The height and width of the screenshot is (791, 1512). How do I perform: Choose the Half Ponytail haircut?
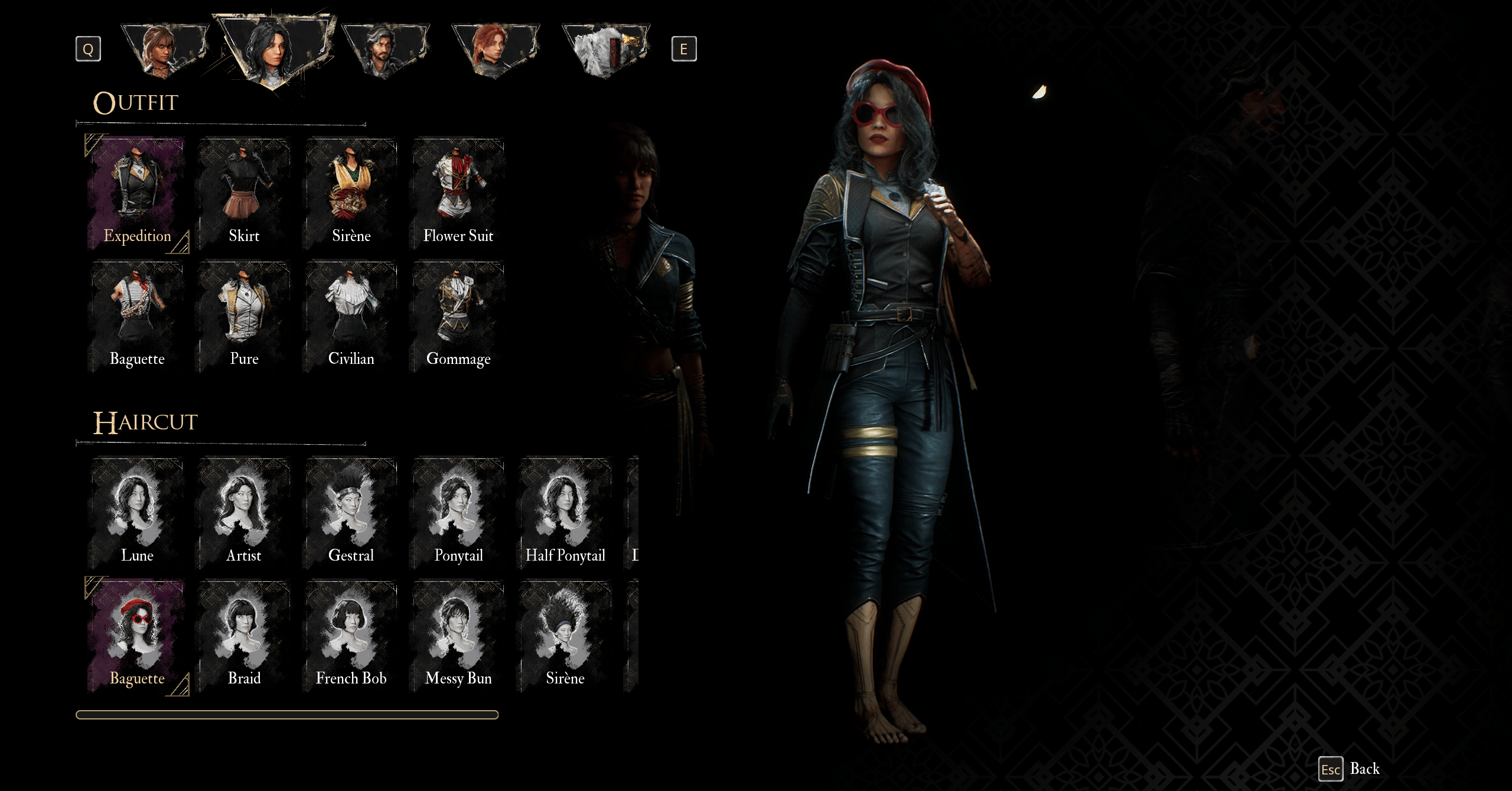pyautogui.click(x=565, y=513)
